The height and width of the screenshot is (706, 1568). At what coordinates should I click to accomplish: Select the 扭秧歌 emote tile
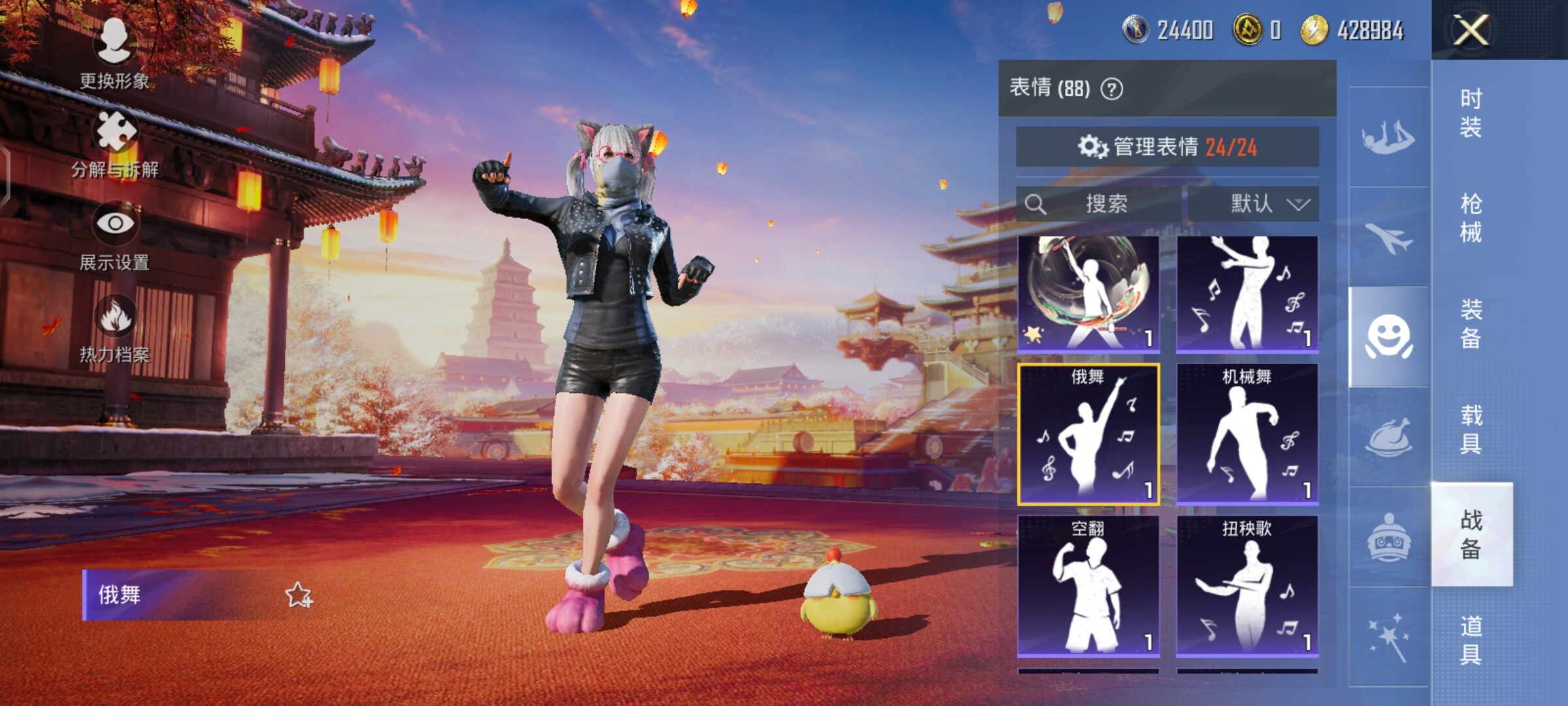1247,586
